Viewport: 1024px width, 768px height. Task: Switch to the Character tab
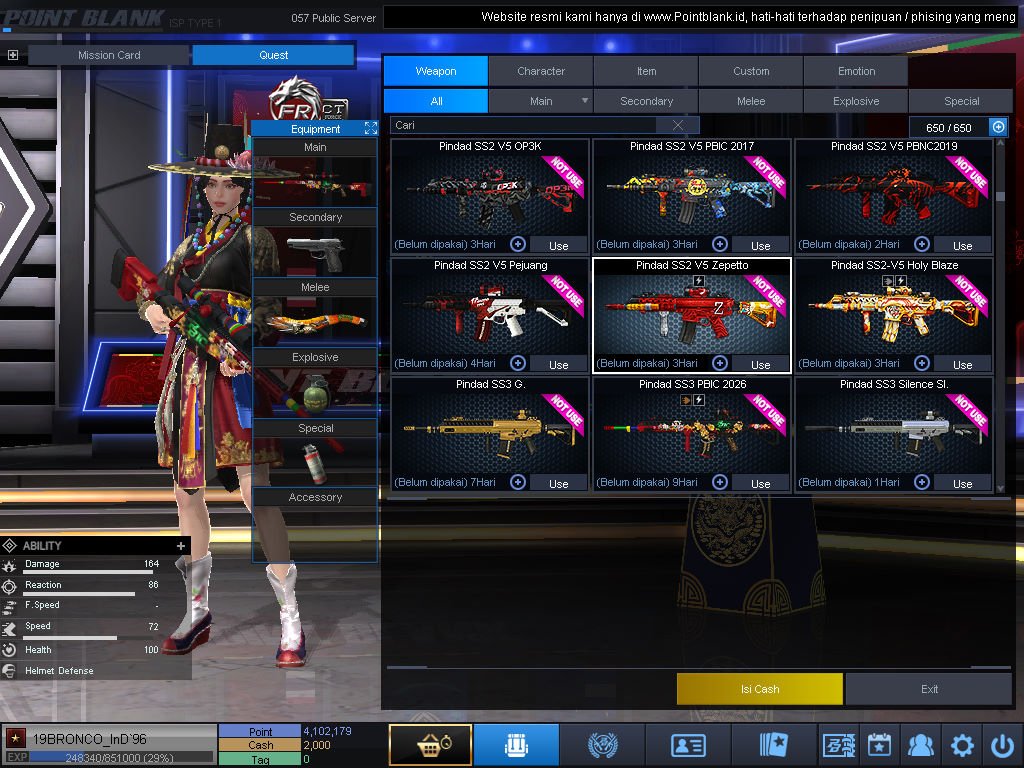click(541, 71)
